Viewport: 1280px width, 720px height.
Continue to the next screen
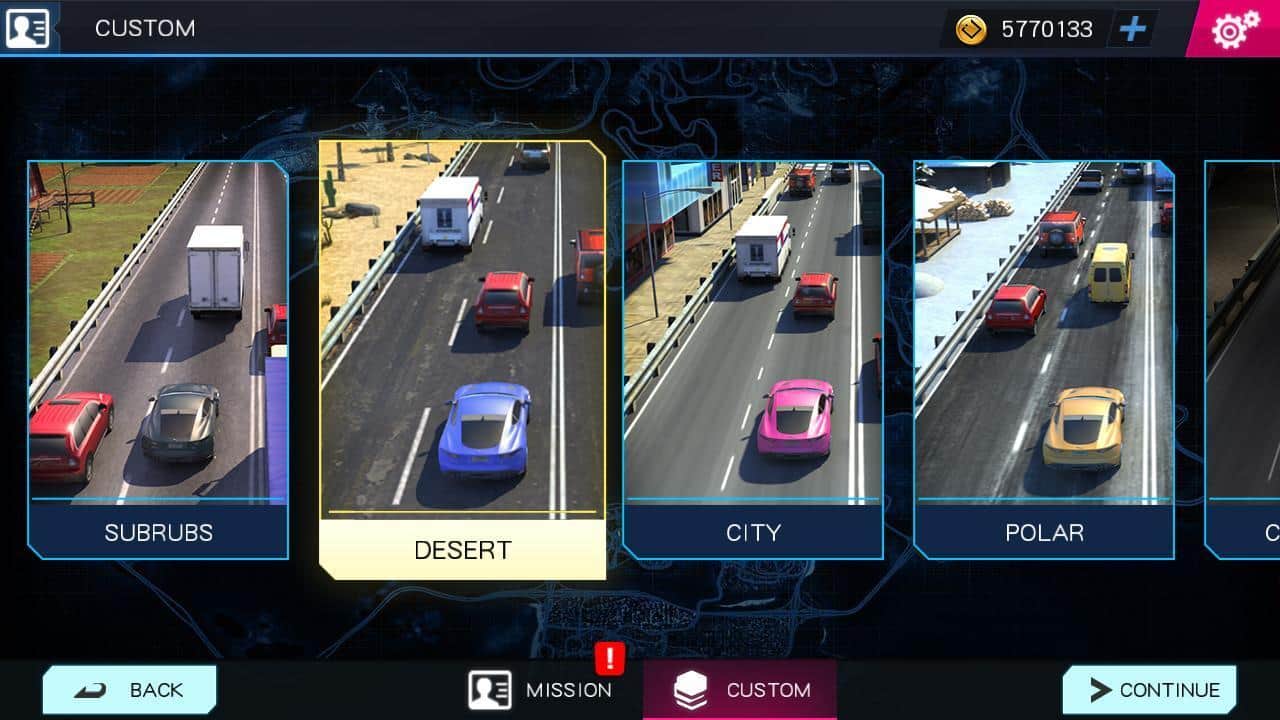[x=1150, y=690]
